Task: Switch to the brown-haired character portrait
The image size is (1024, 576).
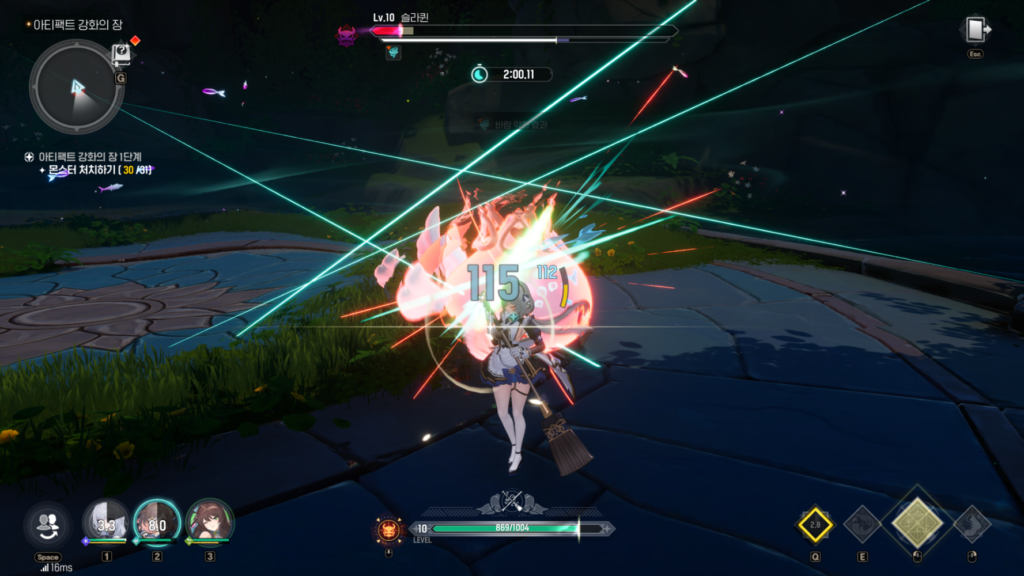Action: click(x=209, y=522)
